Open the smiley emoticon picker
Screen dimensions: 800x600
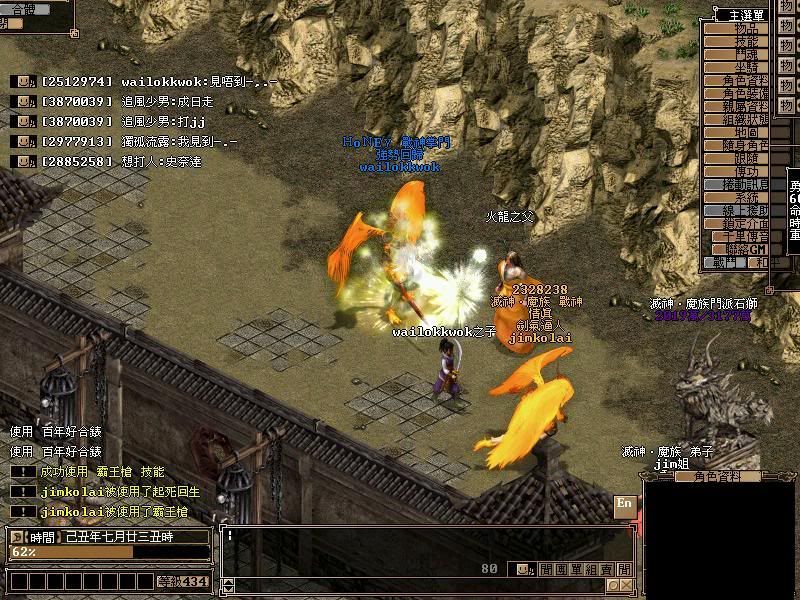524,569
